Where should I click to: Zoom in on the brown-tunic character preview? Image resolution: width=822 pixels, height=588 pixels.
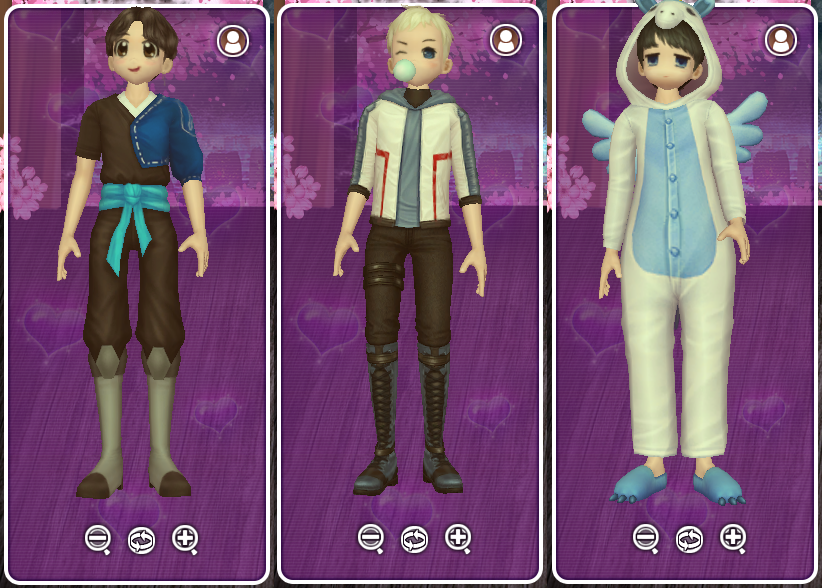(185, 538)
